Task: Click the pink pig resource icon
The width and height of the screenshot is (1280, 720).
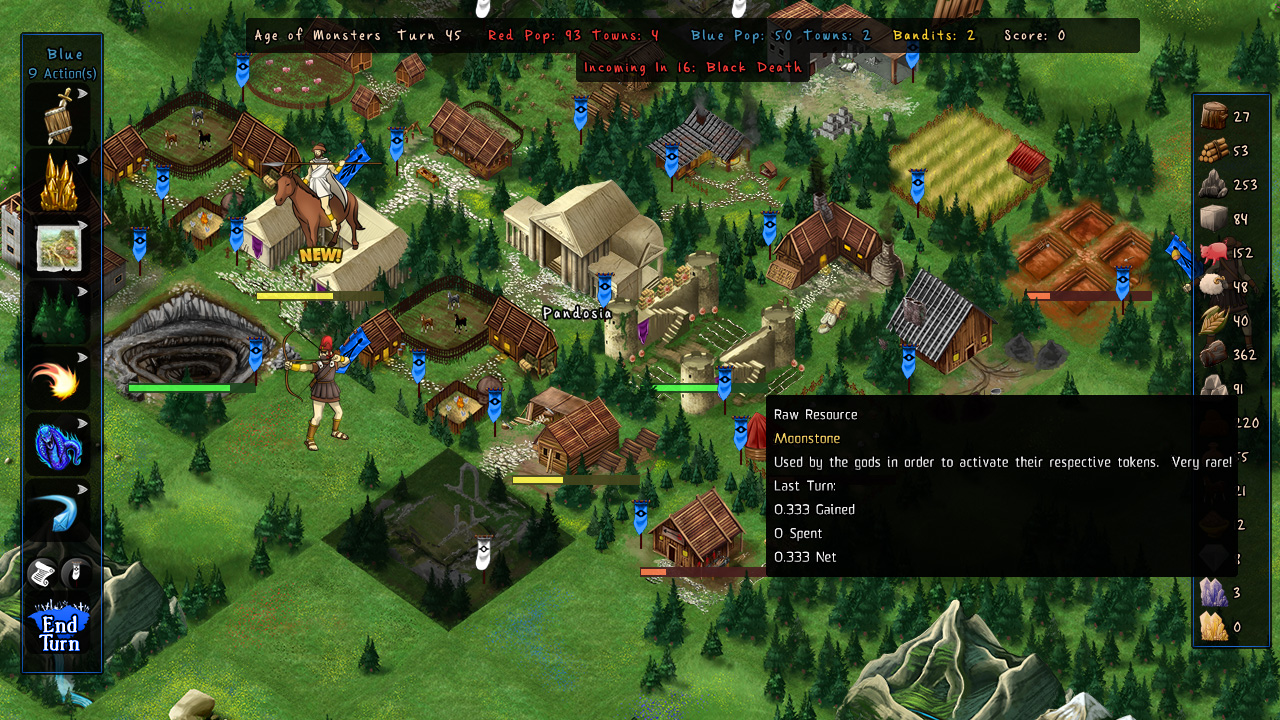Action: click(1214, 252)
